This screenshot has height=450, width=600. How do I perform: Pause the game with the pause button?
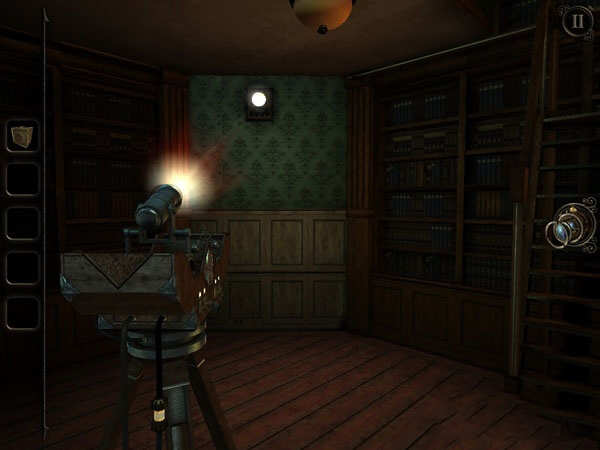click(x=575, y=21)
